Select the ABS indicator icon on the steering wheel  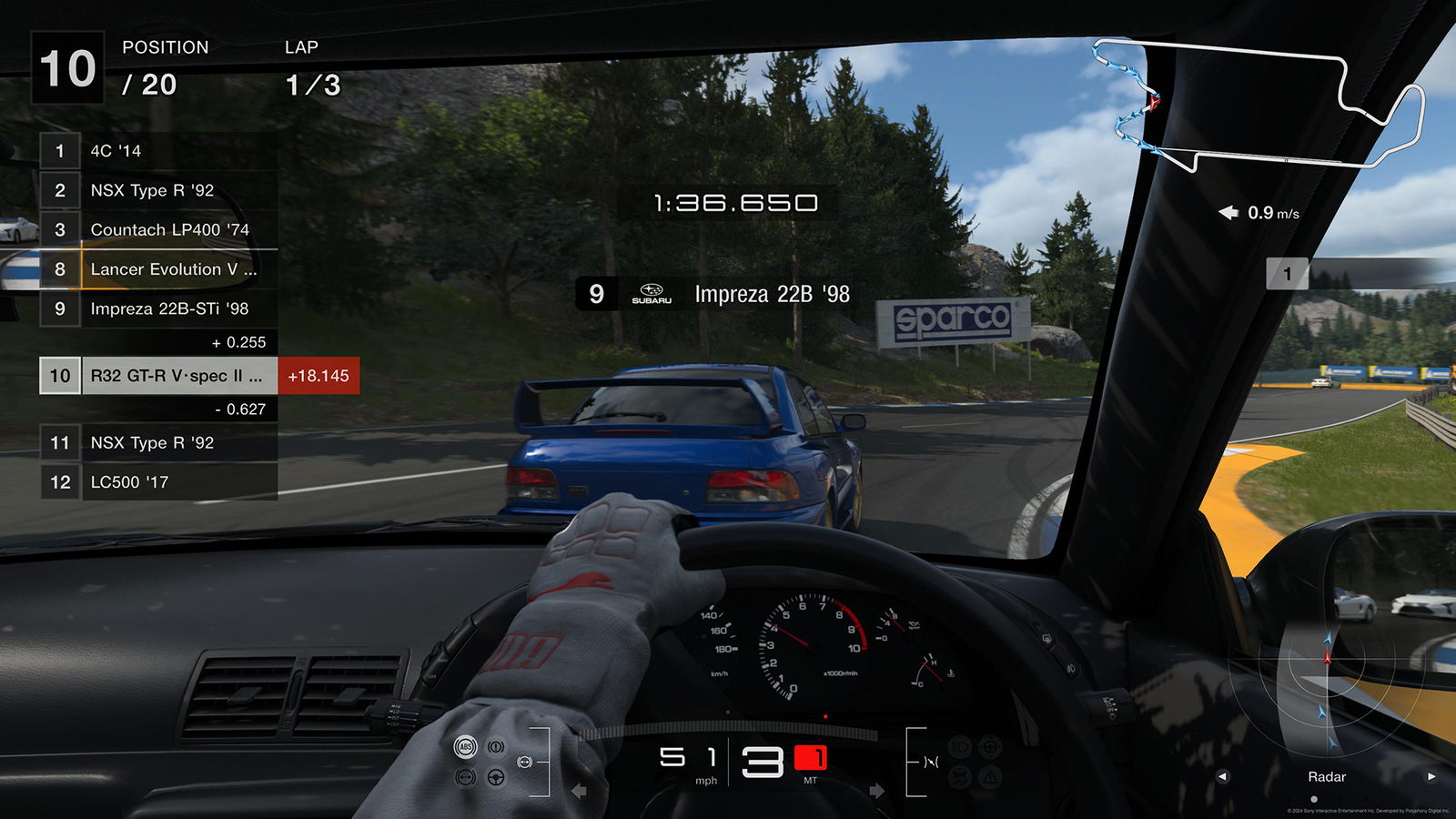click(465, 746)
